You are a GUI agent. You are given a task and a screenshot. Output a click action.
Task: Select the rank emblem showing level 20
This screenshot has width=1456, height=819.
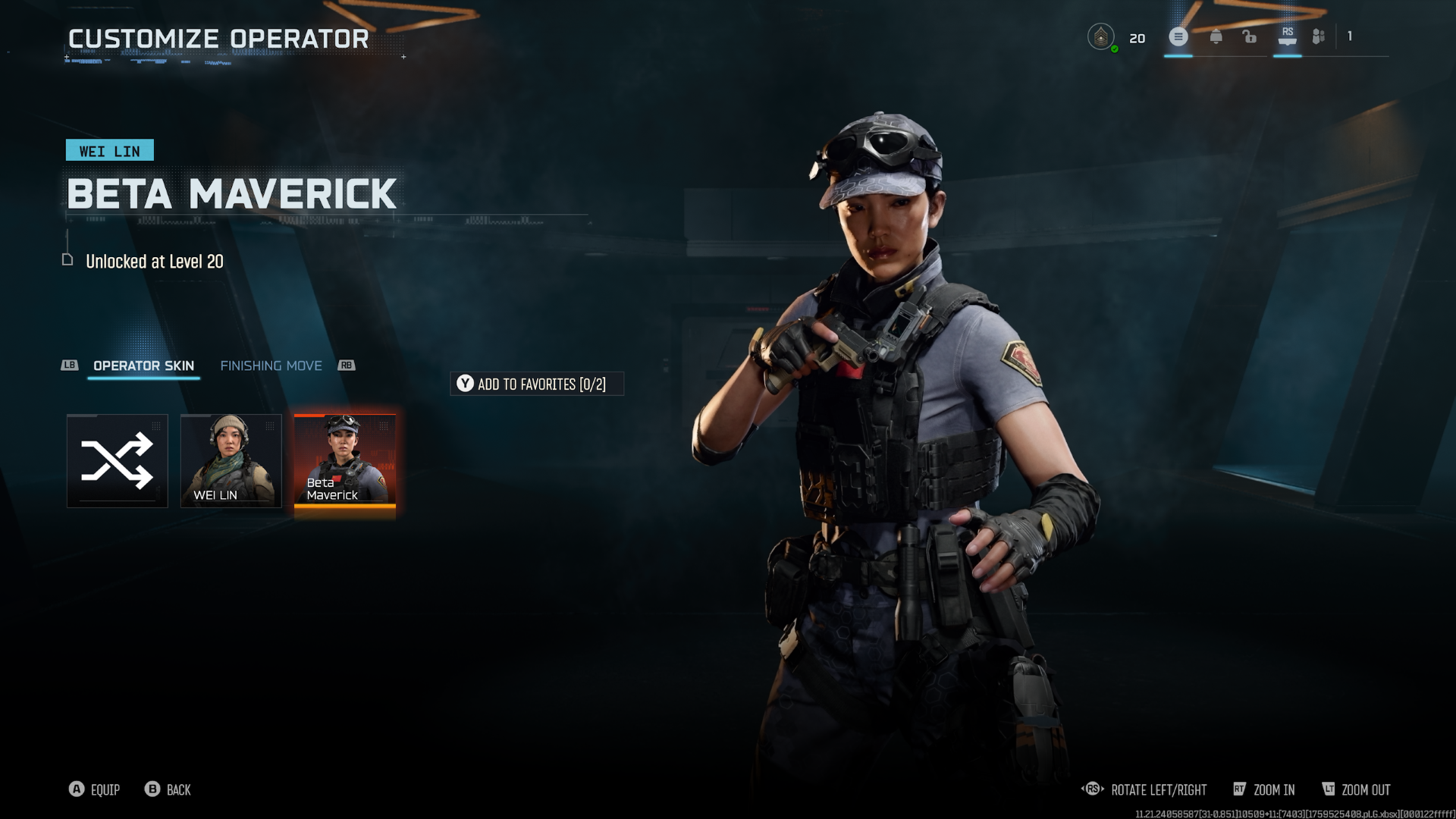[1100, 36]
